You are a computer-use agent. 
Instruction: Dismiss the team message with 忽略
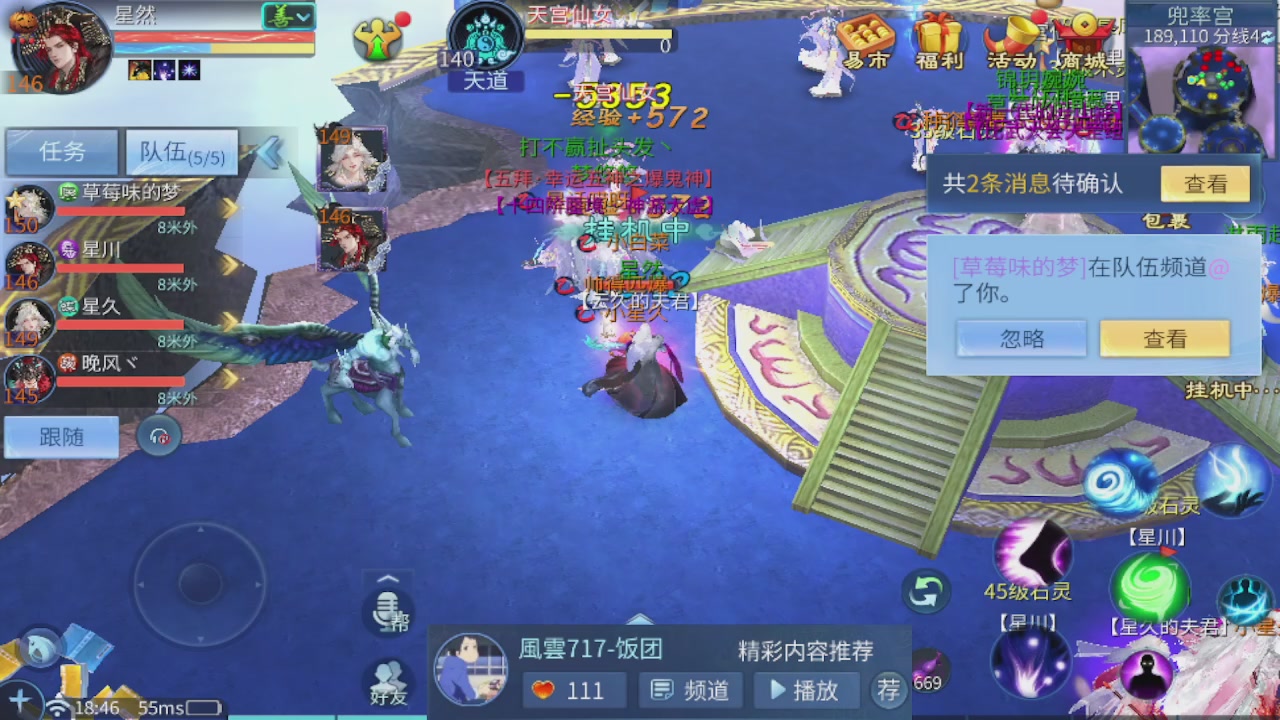[x=1022, y=339]
